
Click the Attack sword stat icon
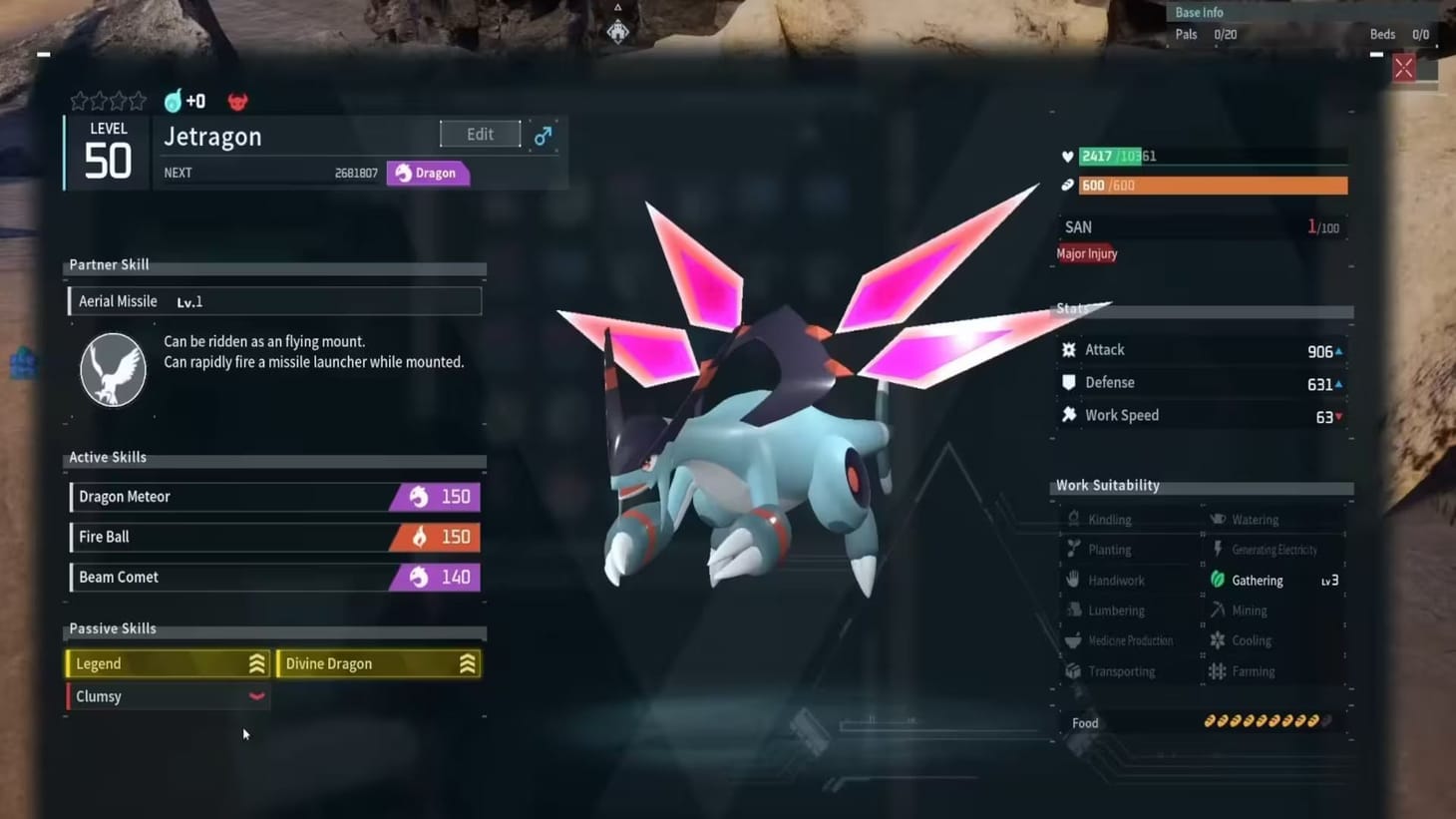pos(1068,349)
